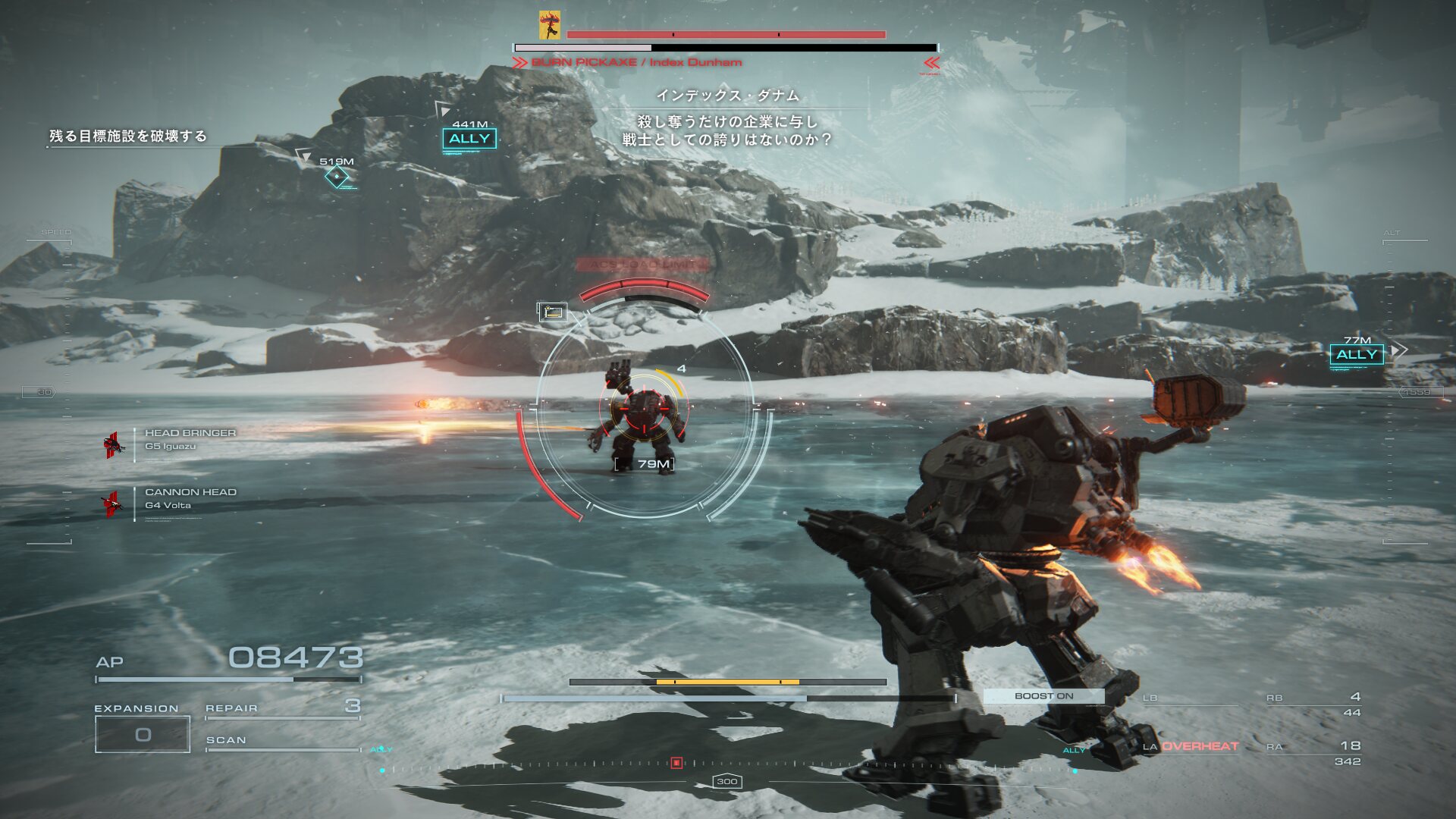Click the small target info icon beside the reticle

(x=553, y=312)
